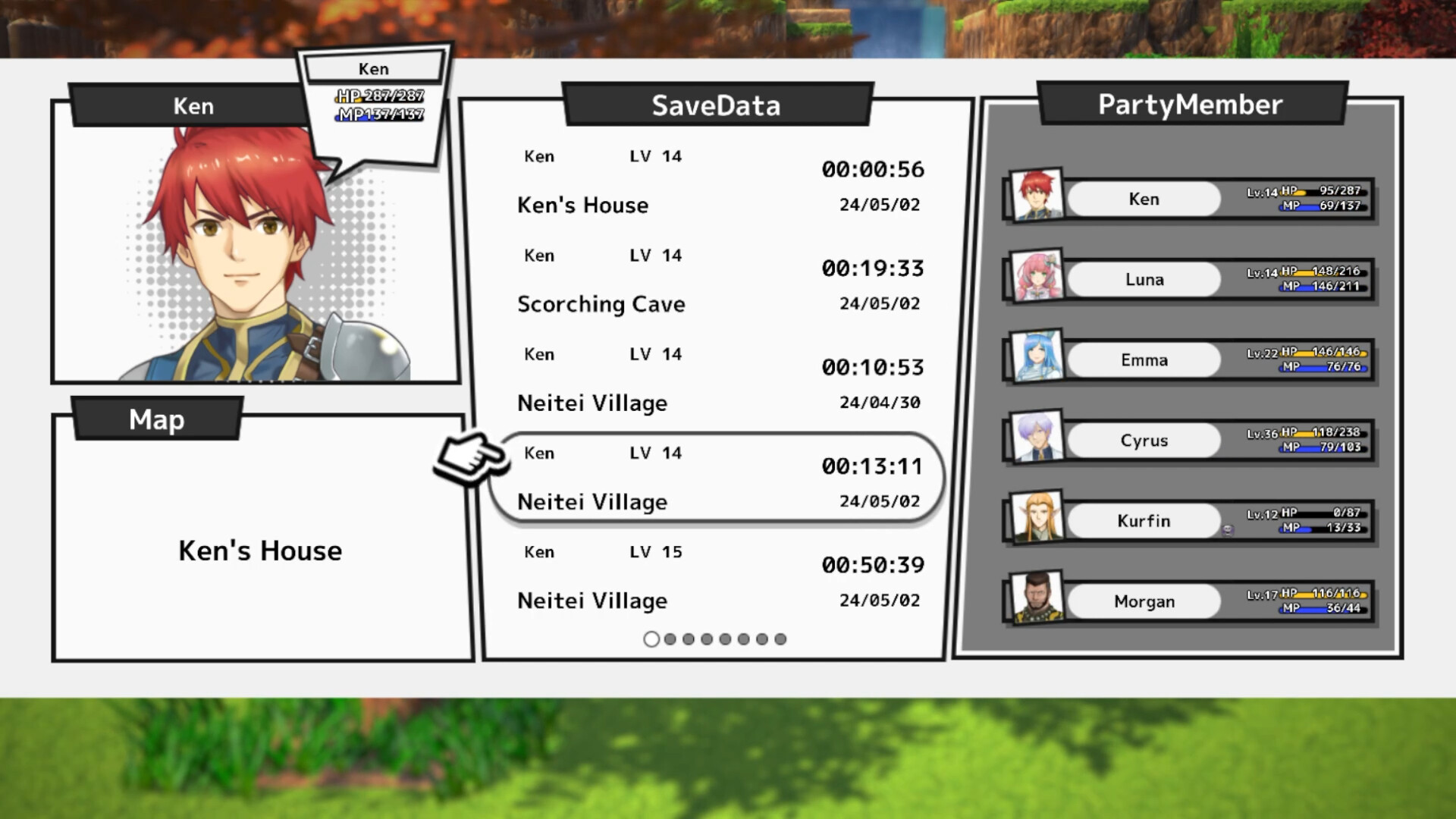The image size is (1456, 819).
Task: Click the PartyMember panel header
Action: pos(1191,104)
